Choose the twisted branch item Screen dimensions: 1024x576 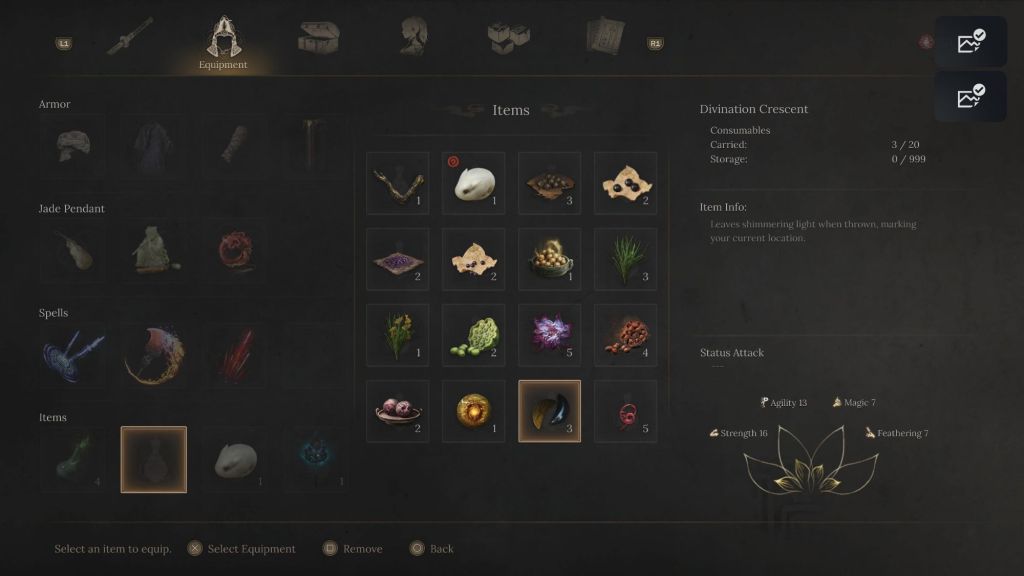[397, 183]
